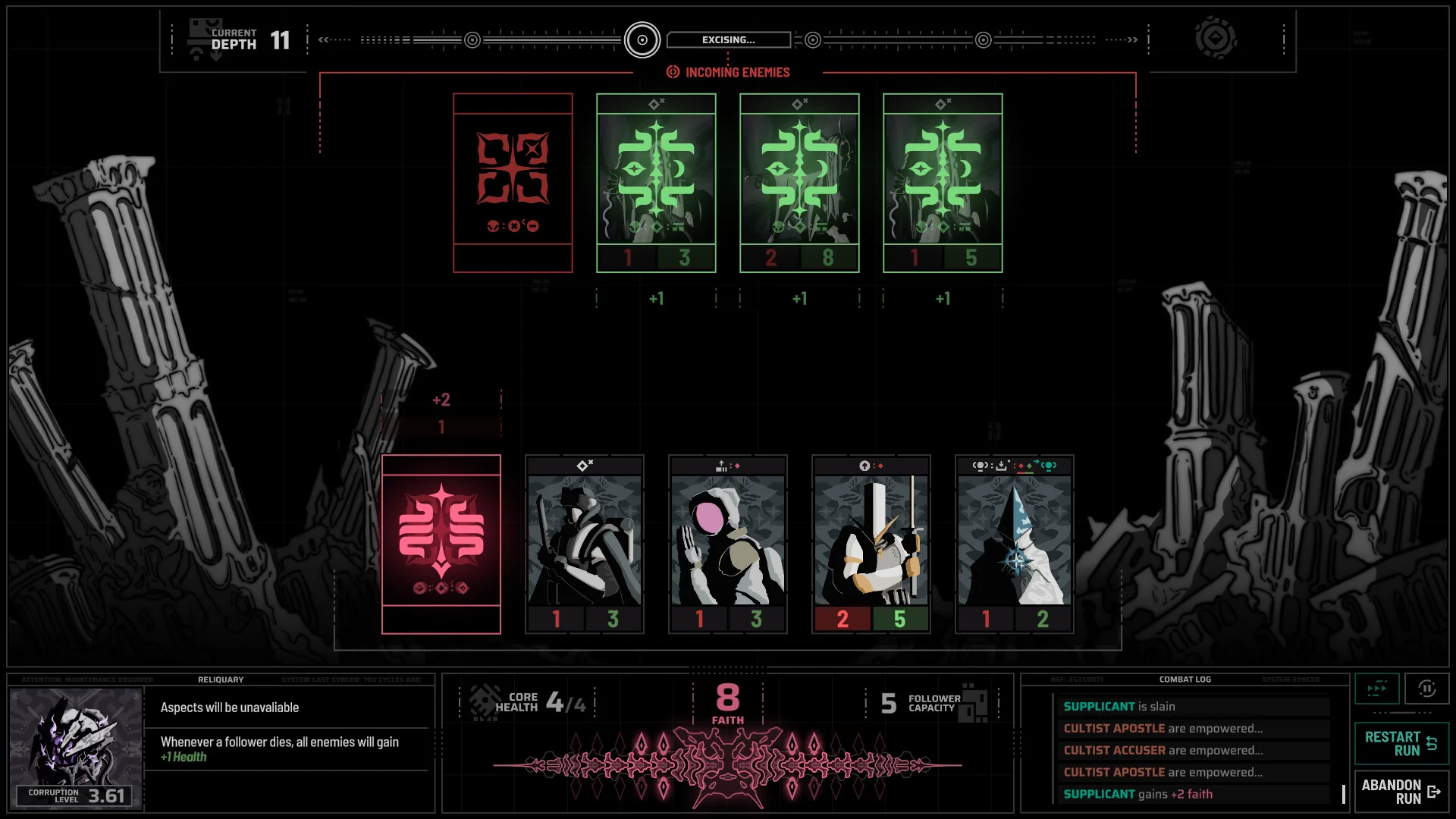
Task: Select the armored soldier follower card
Action: coord(584,544)
